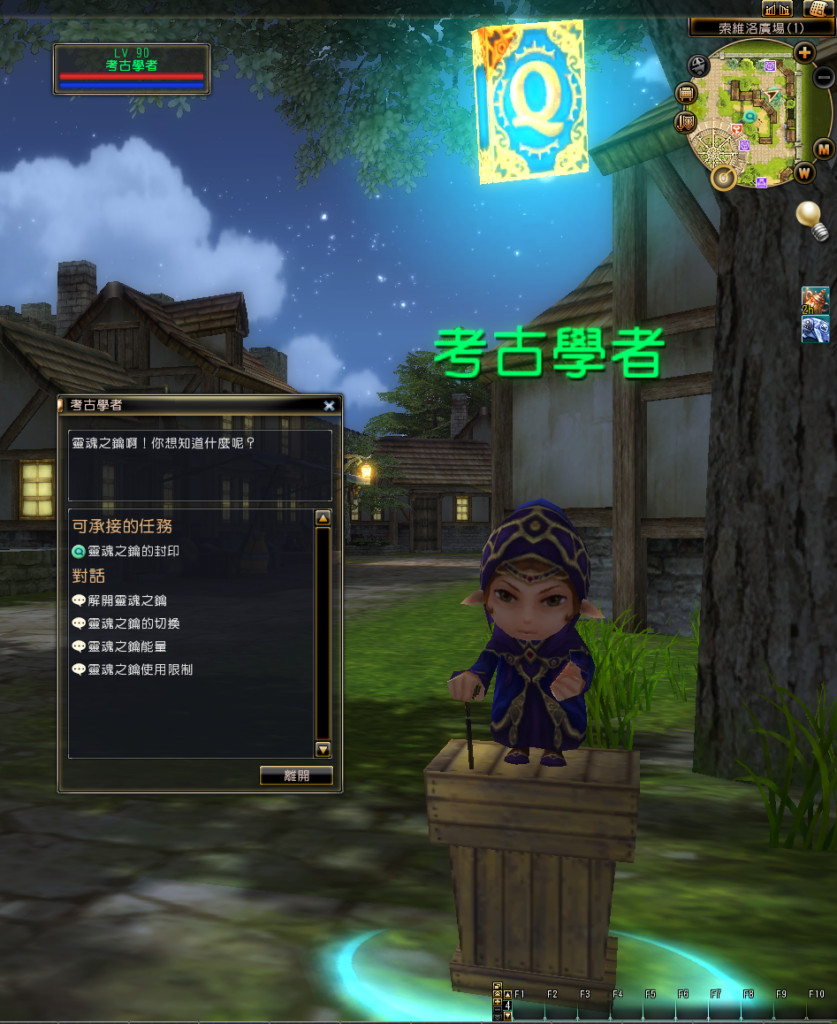Screen dimensions: 837x1024
Task: Pick the 靈魂之鑰使用限制 dialogue topic
Action: coord(140,670)
